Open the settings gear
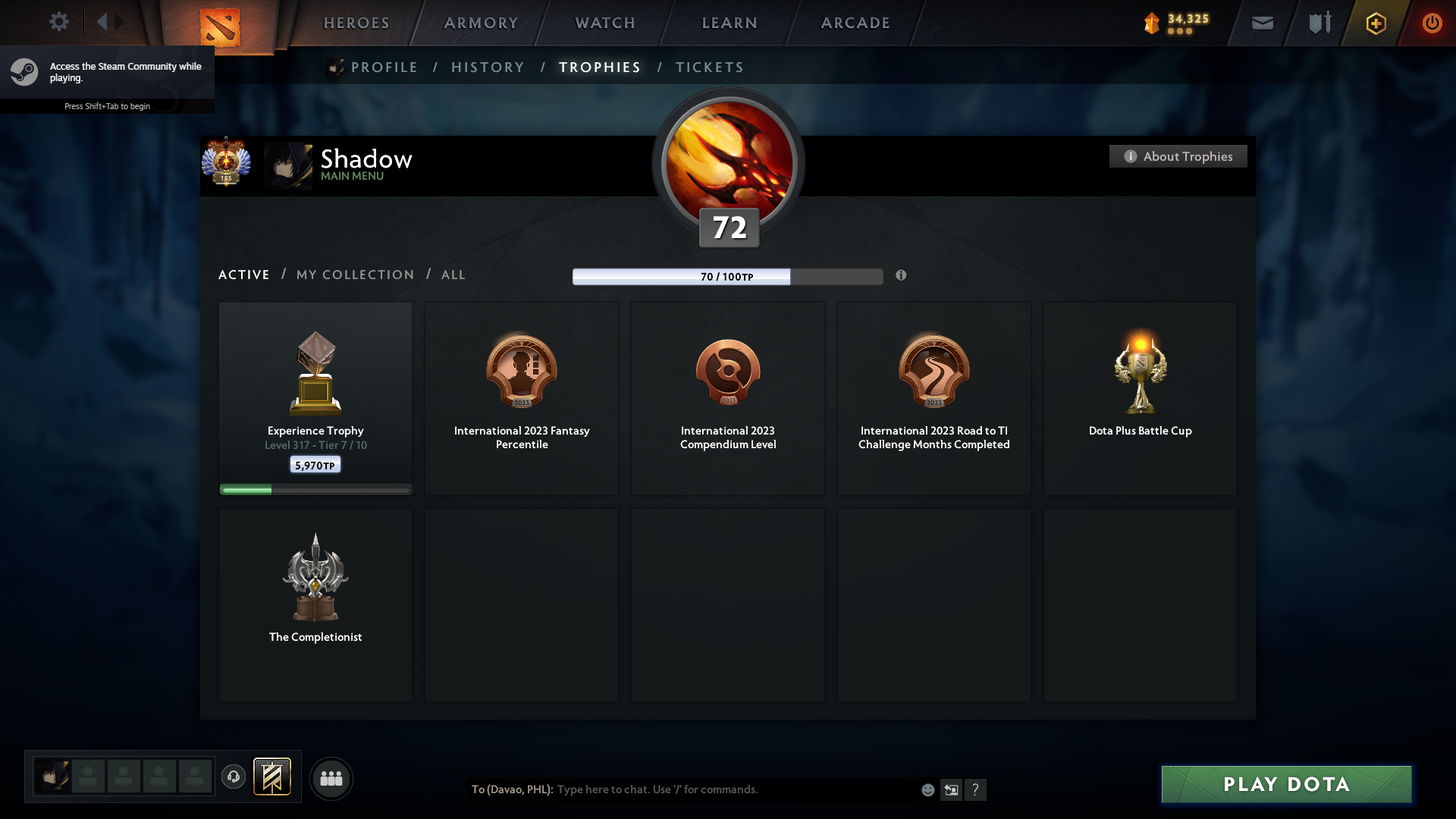The image size is (1456, 819). click(59, 22)
